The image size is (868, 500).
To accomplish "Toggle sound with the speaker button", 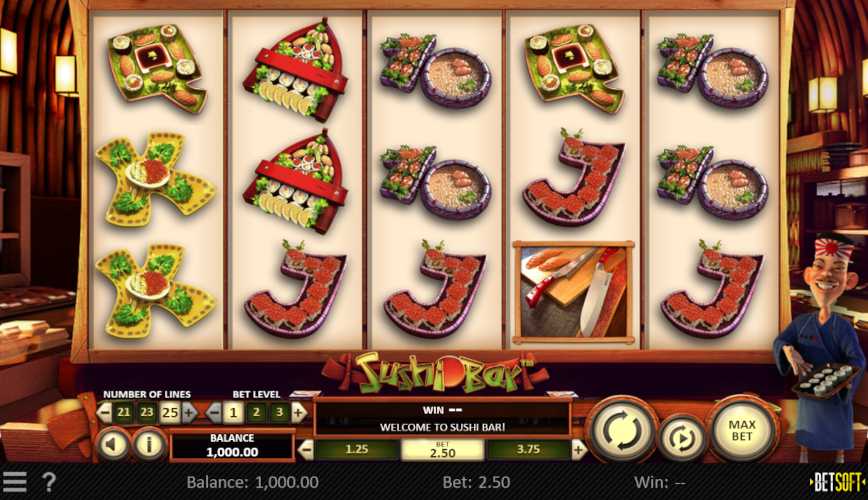I will (113, 443).
